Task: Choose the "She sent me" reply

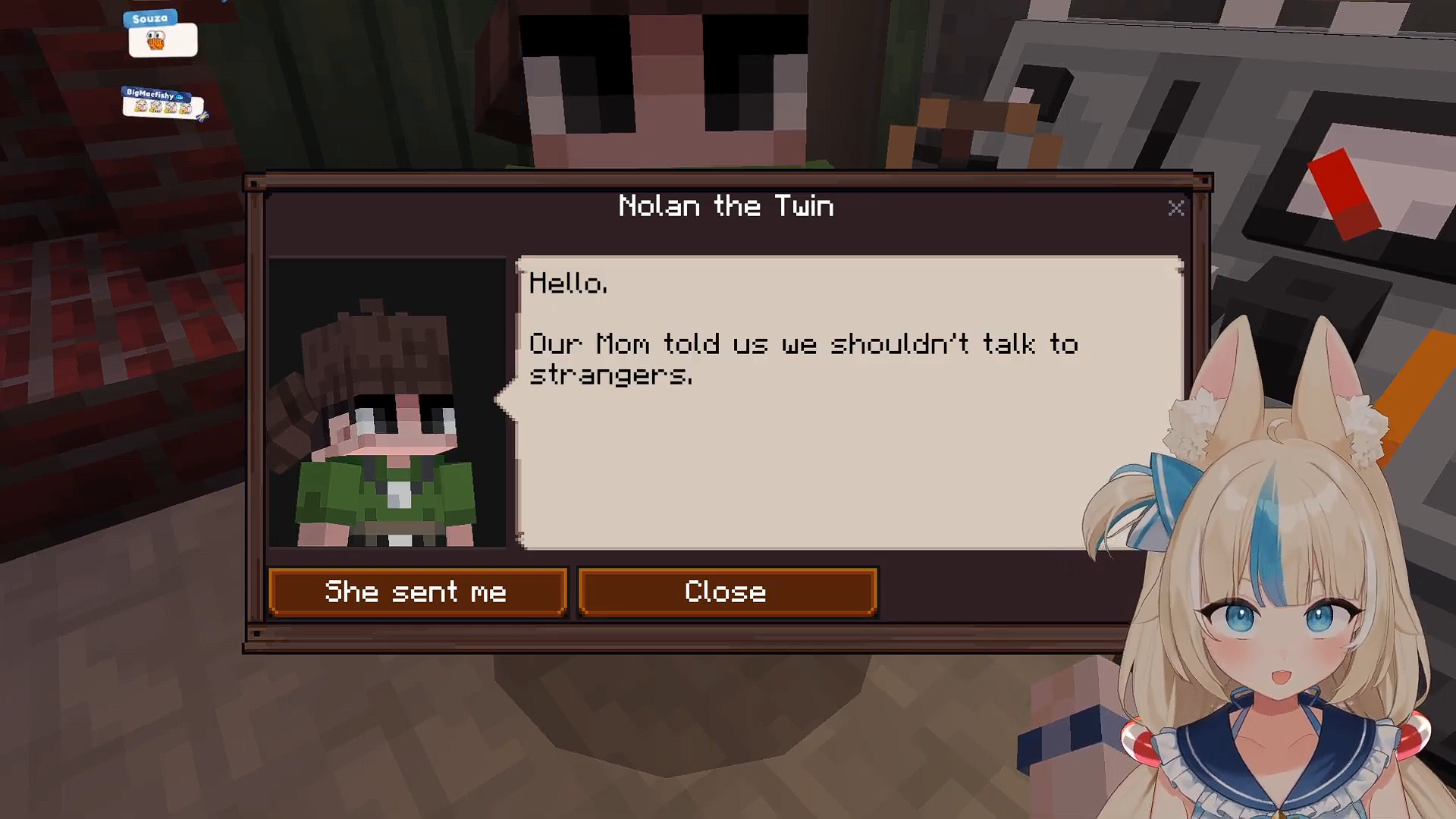Action: click(x=417, y=592)
